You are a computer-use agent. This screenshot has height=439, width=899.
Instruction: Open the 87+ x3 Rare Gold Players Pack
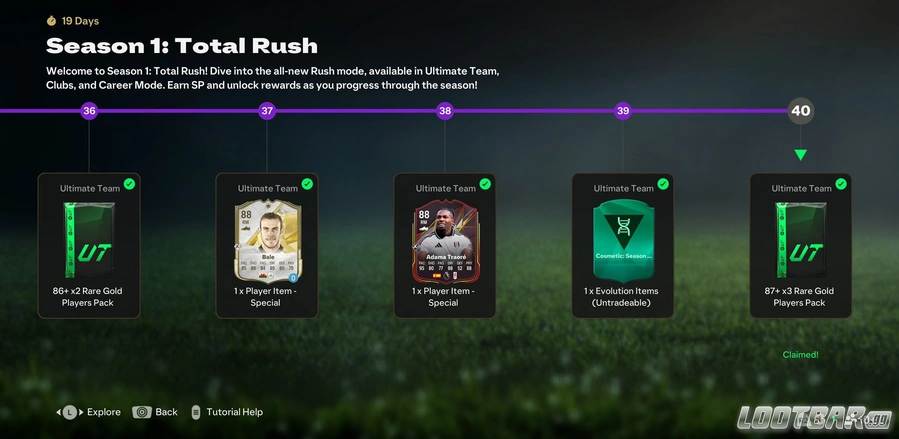[800, 245]
